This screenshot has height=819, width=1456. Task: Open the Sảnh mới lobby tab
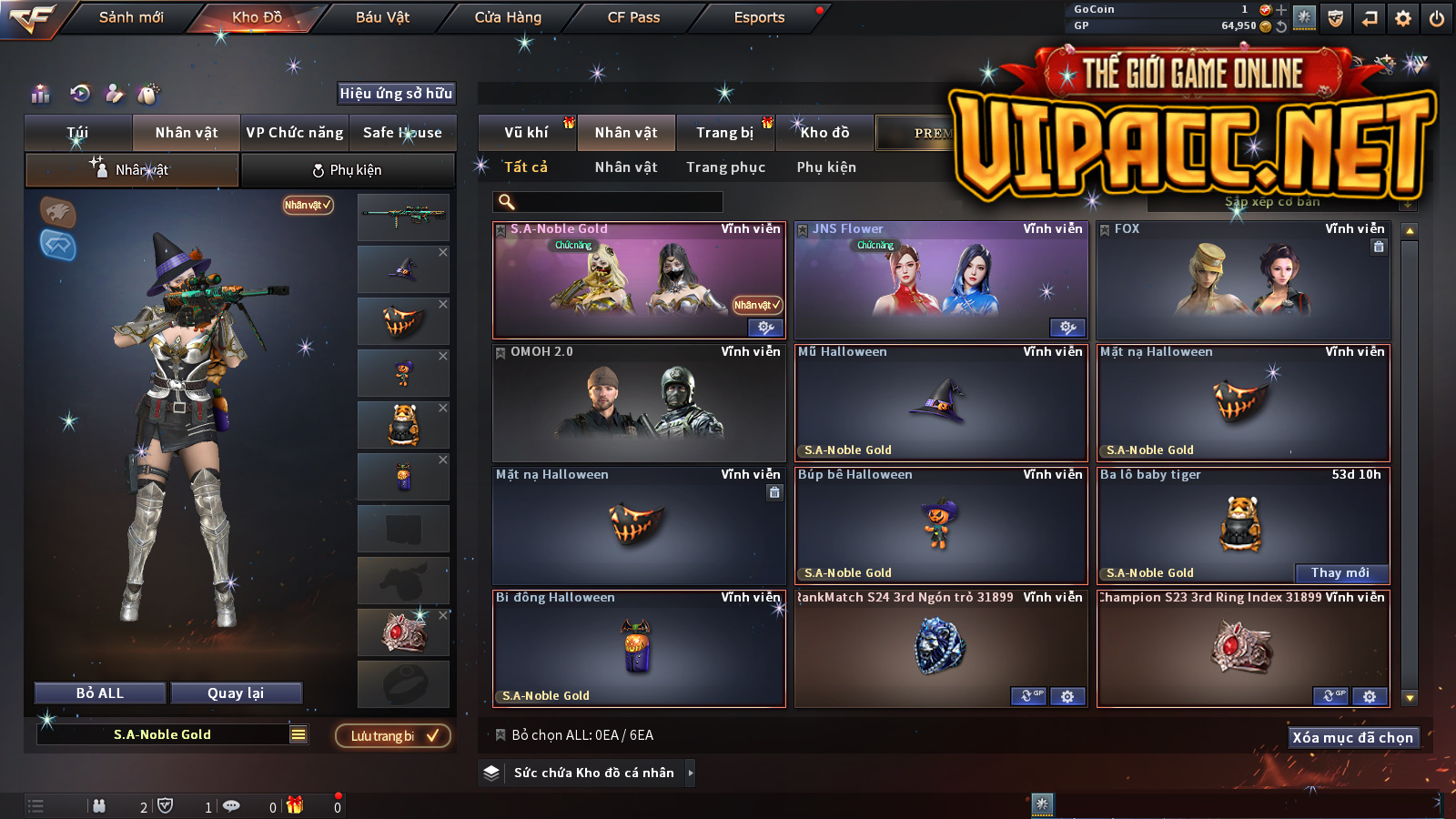click(x=131, y=17)
